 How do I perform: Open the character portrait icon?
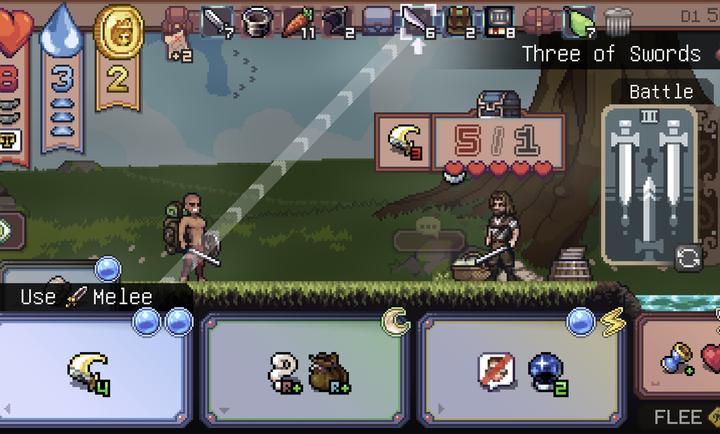(x=180, y=22)
